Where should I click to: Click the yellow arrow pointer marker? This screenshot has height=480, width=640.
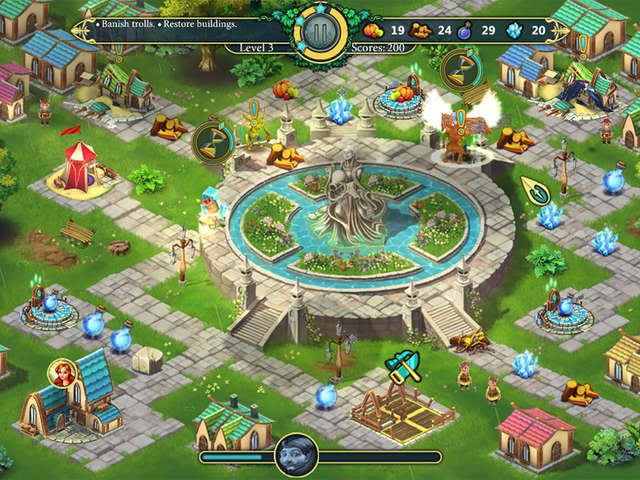coord(534,190)
